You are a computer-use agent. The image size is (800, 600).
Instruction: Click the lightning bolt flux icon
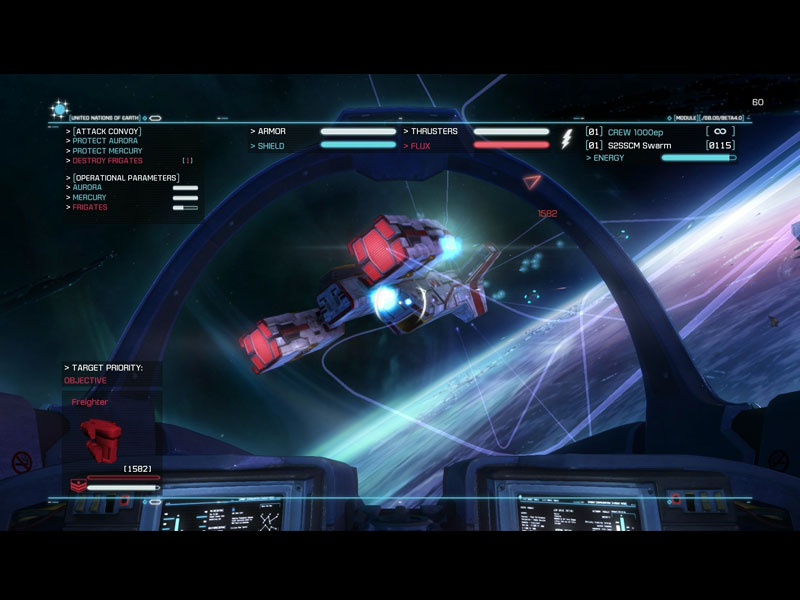pyautogui.click(x=566, y=139)
